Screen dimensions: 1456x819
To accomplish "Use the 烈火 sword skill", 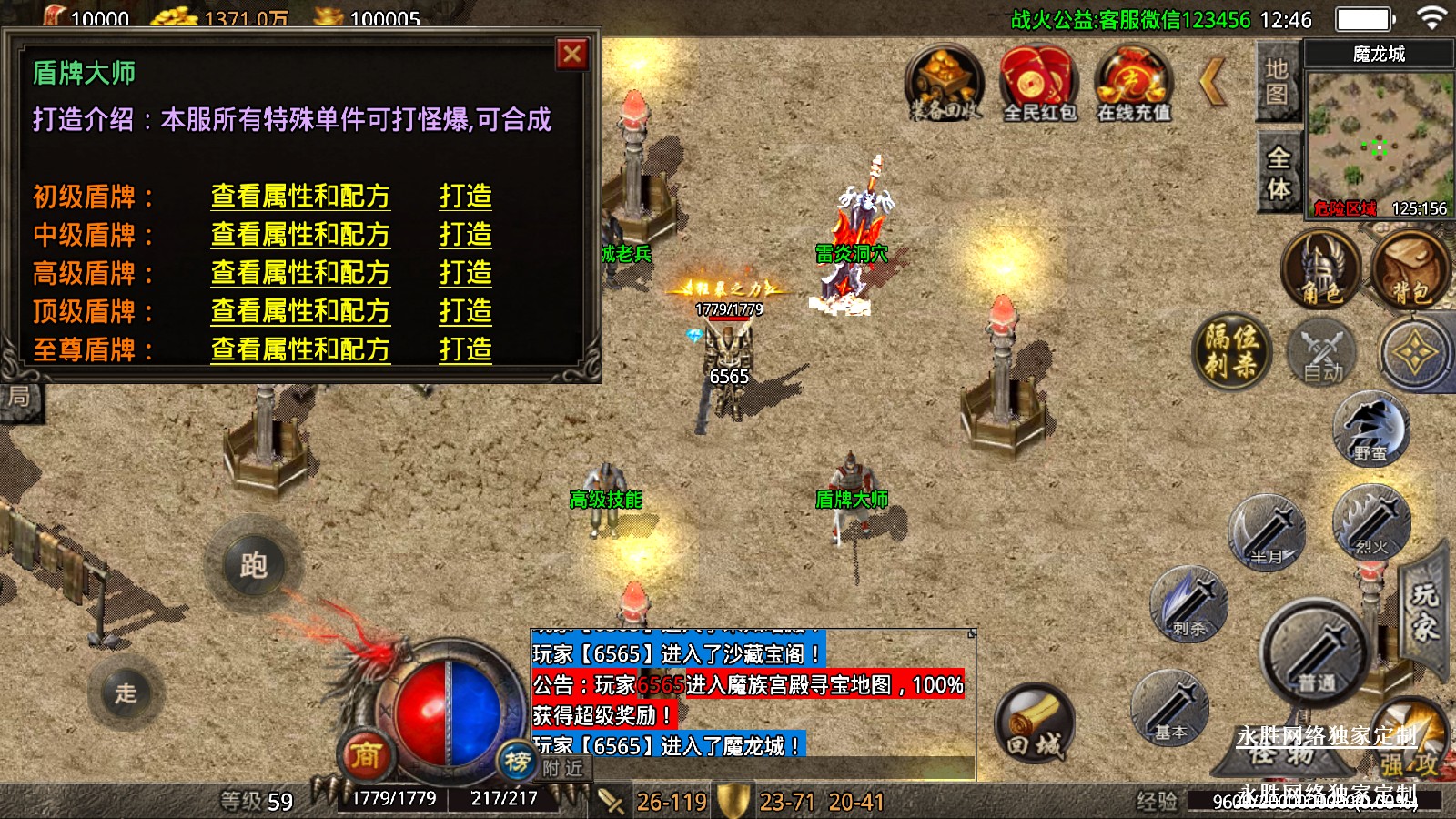I will 1370,521.
